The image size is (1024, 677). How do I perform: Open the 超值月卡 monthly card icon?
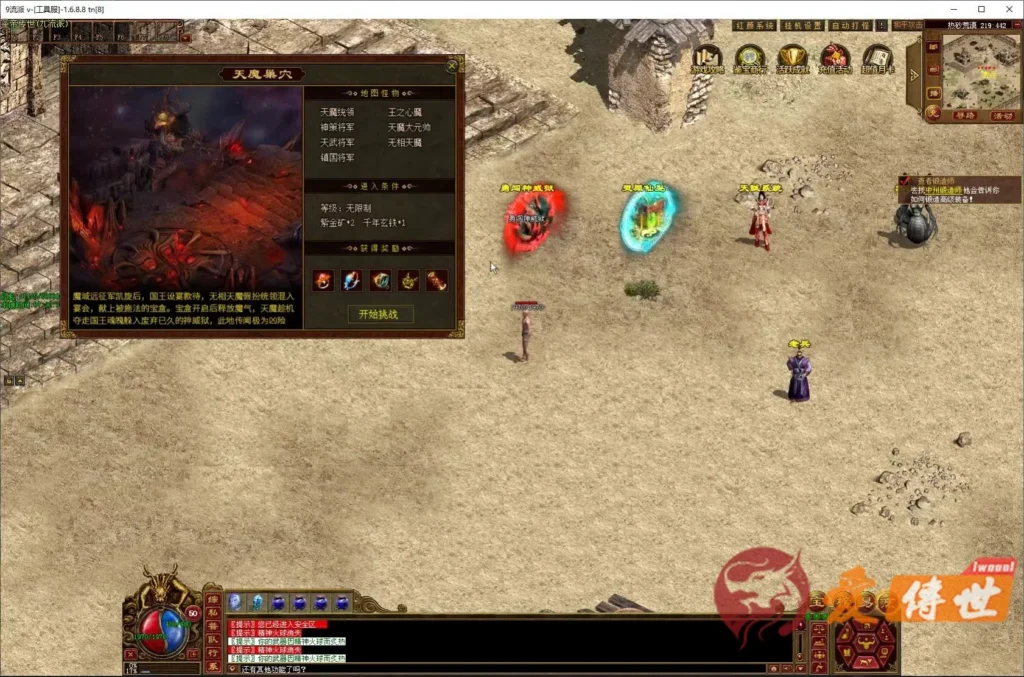tap(877, 58)
